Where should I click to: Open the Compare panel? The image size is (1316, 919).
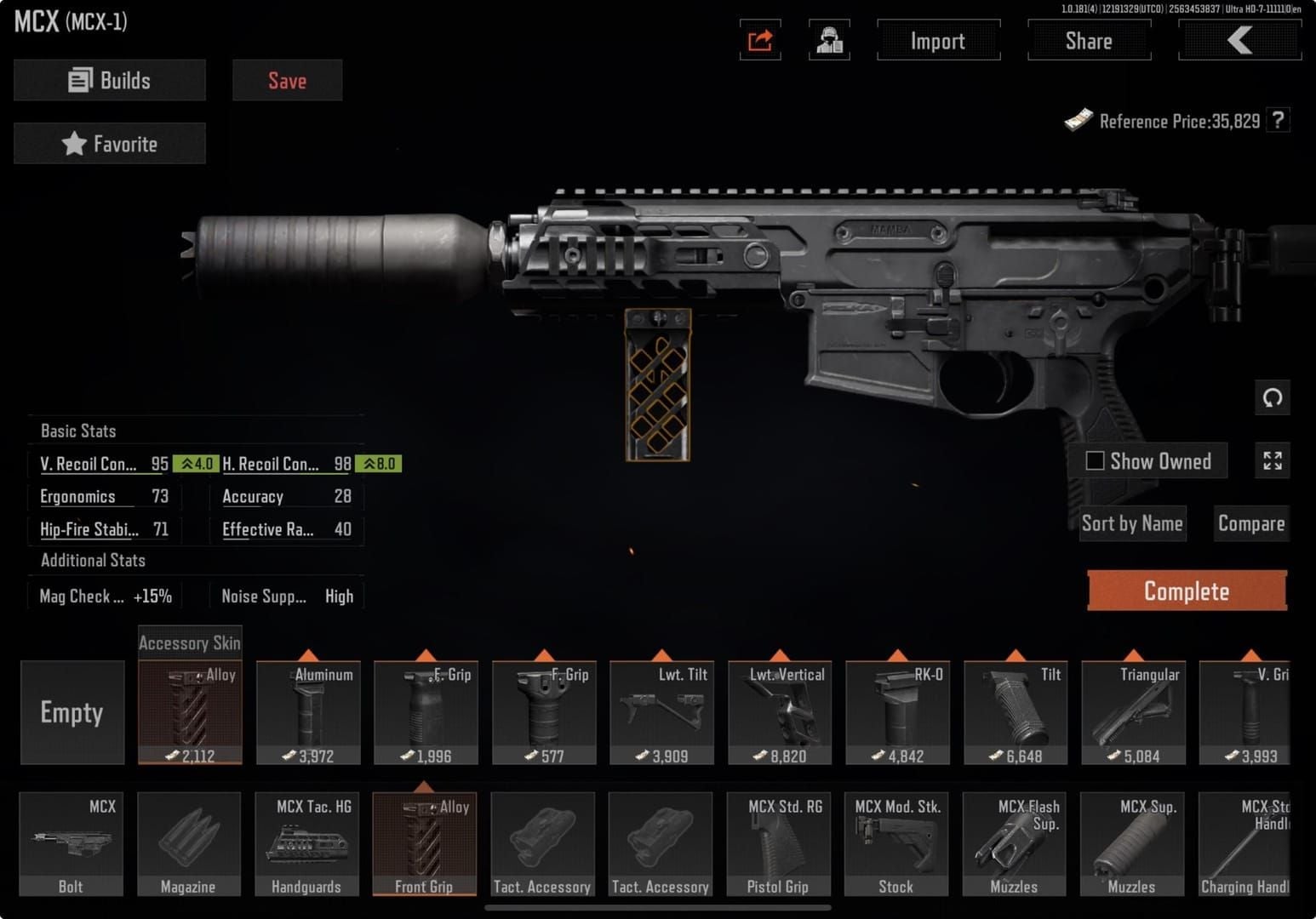click(1250, 522)
